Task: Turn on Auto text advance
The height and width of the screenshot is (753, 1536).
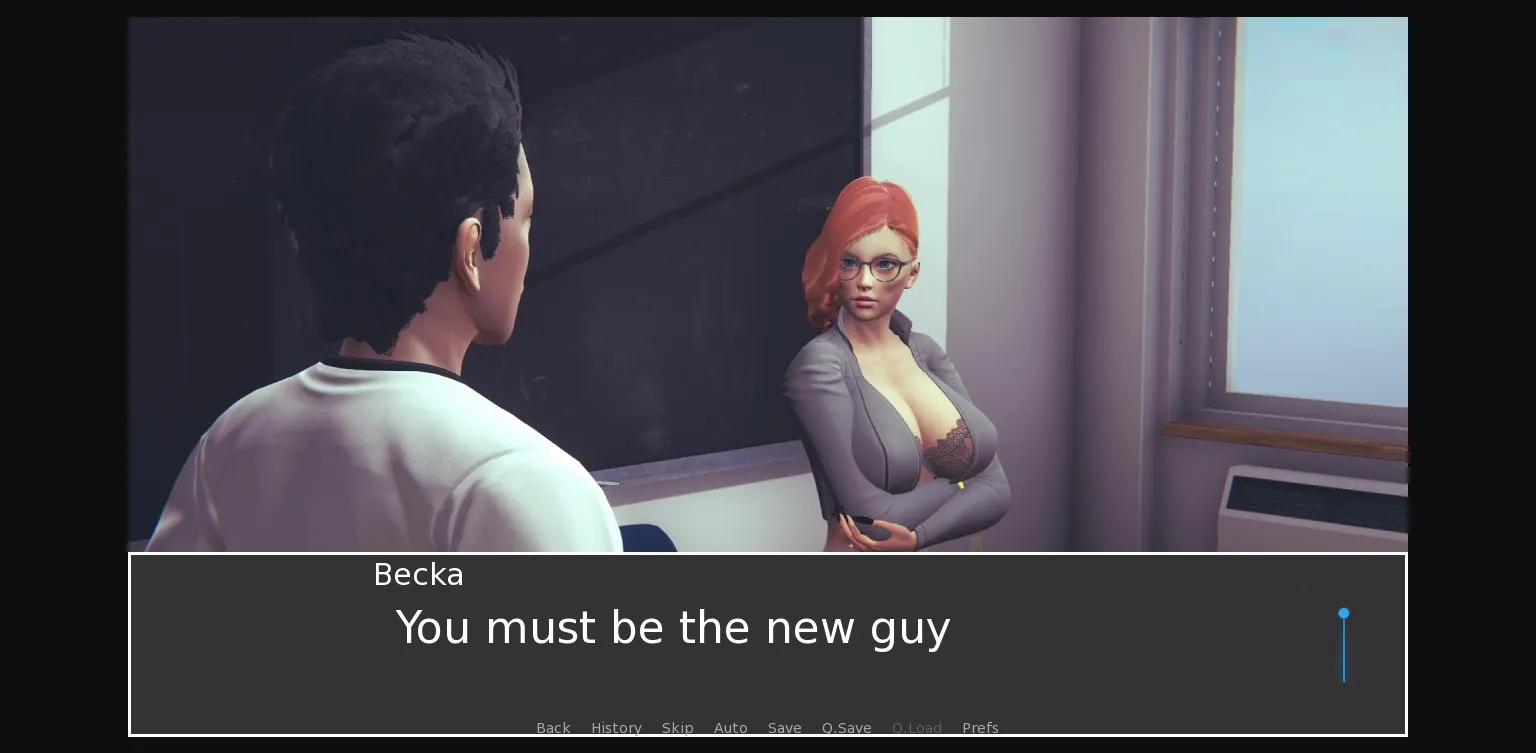Action: coord(730,728)
